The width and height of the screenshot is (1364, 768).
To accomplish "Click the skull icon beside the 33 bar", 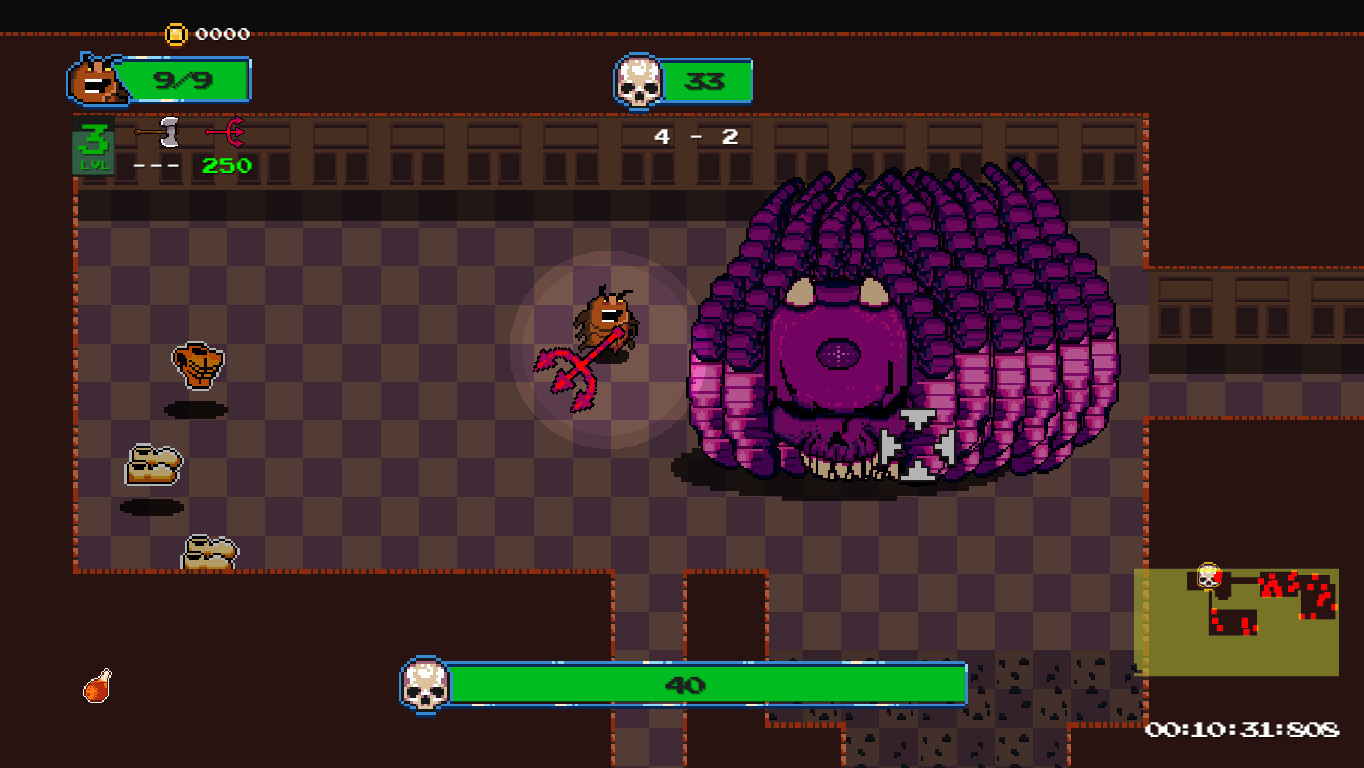I will tap(640, 79).
